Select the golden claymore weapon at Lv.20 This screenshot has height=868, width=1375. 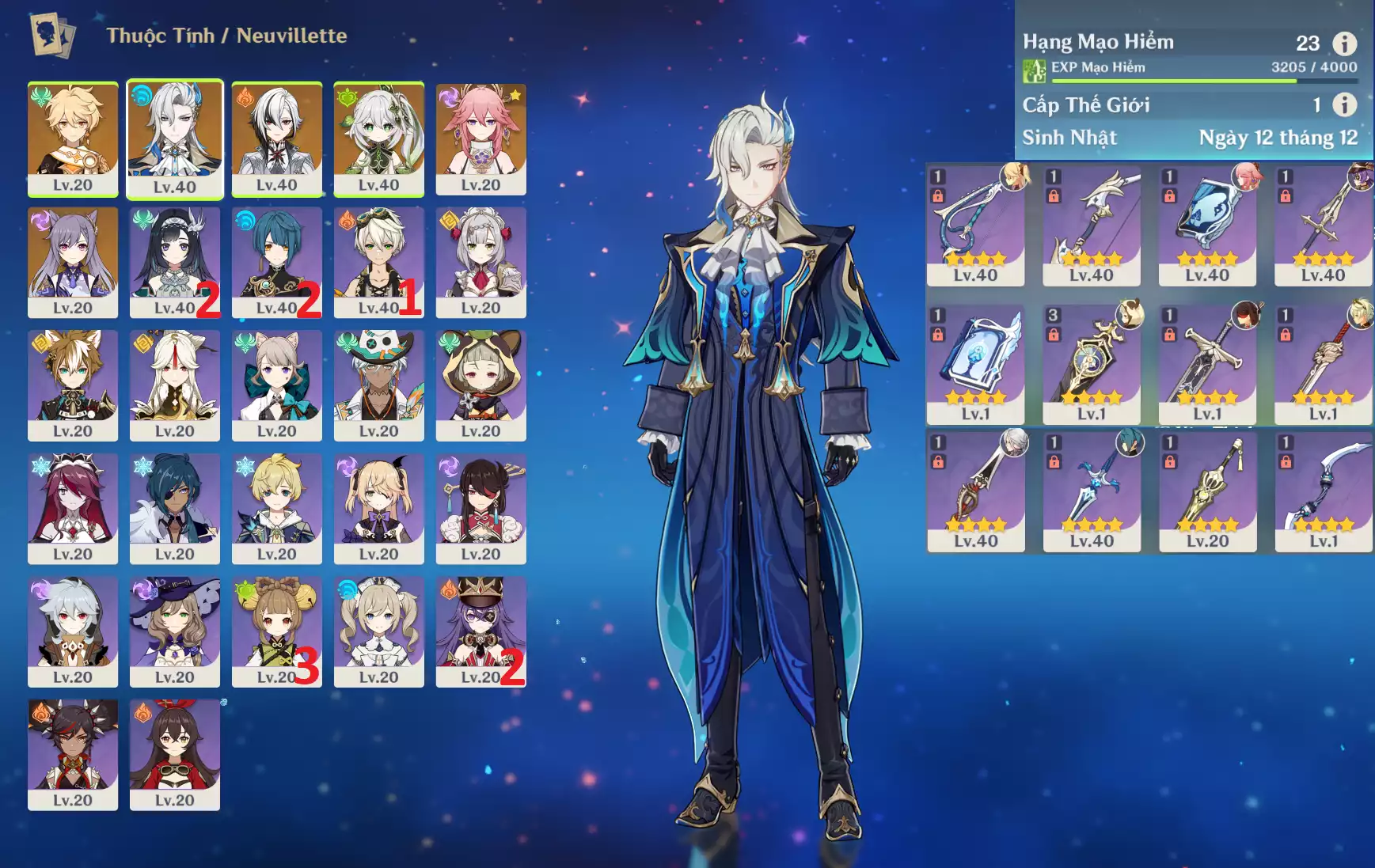[1207, 492]
